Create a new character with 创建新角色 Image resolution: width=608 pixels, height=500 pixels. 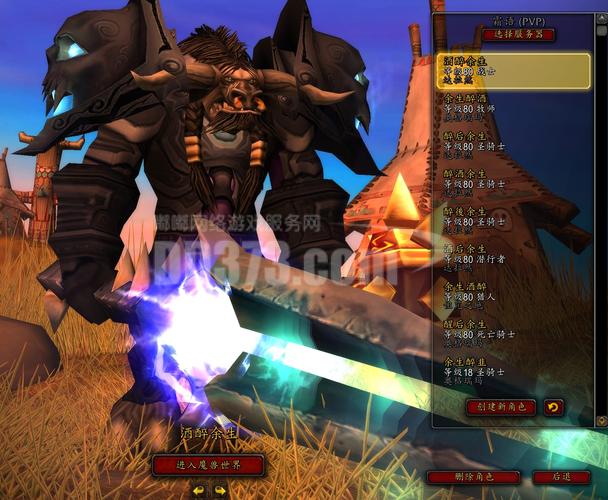[x=501, y=407]
